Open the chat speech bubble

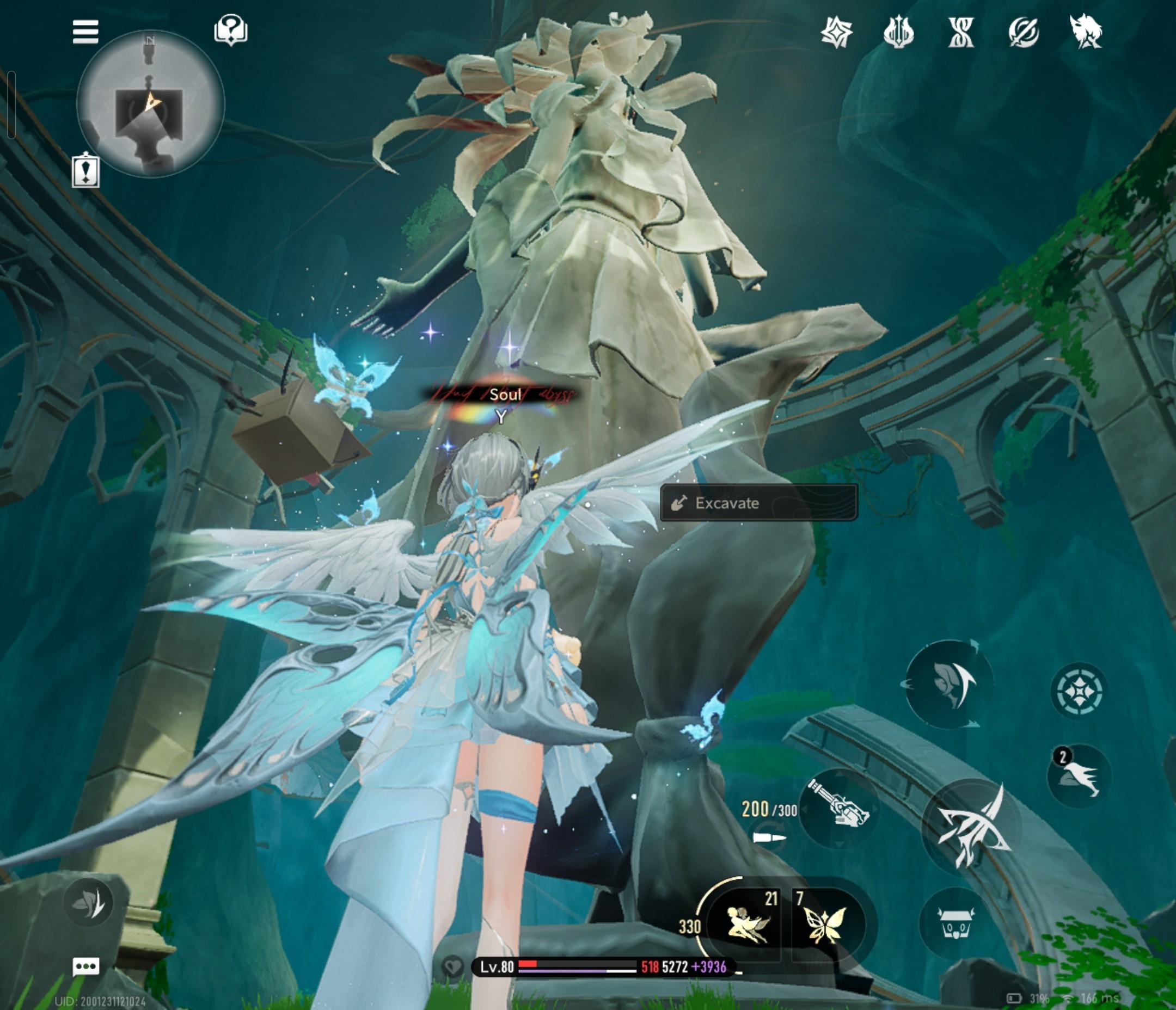86,966
